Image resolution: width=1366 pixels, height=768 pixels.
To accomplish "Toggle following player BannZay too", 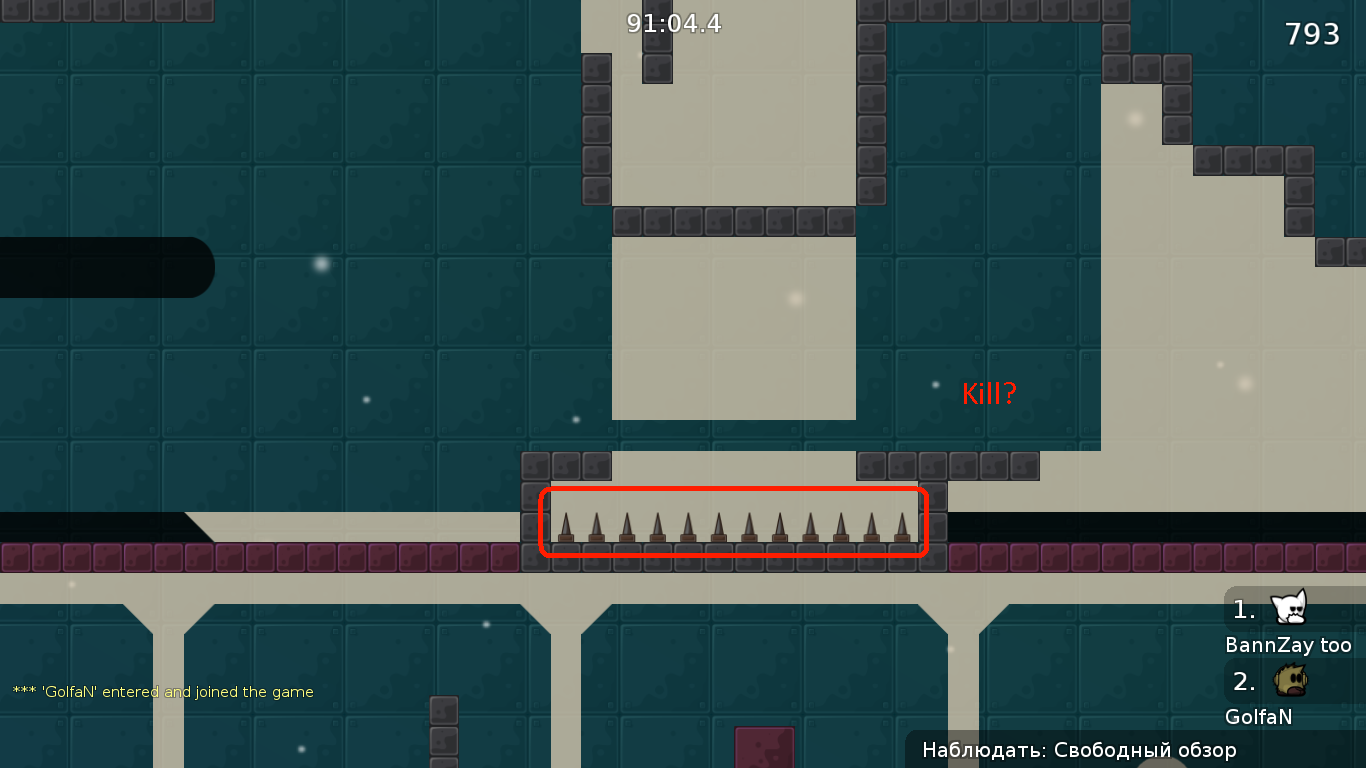I will 1290,645.
